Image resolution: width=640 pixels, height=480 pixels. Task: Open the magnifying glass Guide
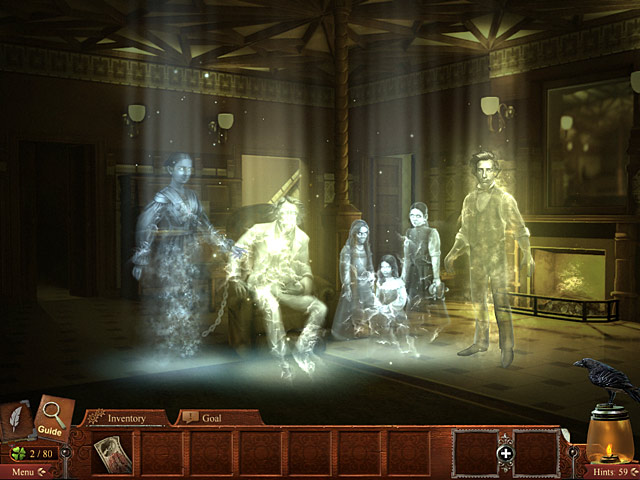click(52, 420)
